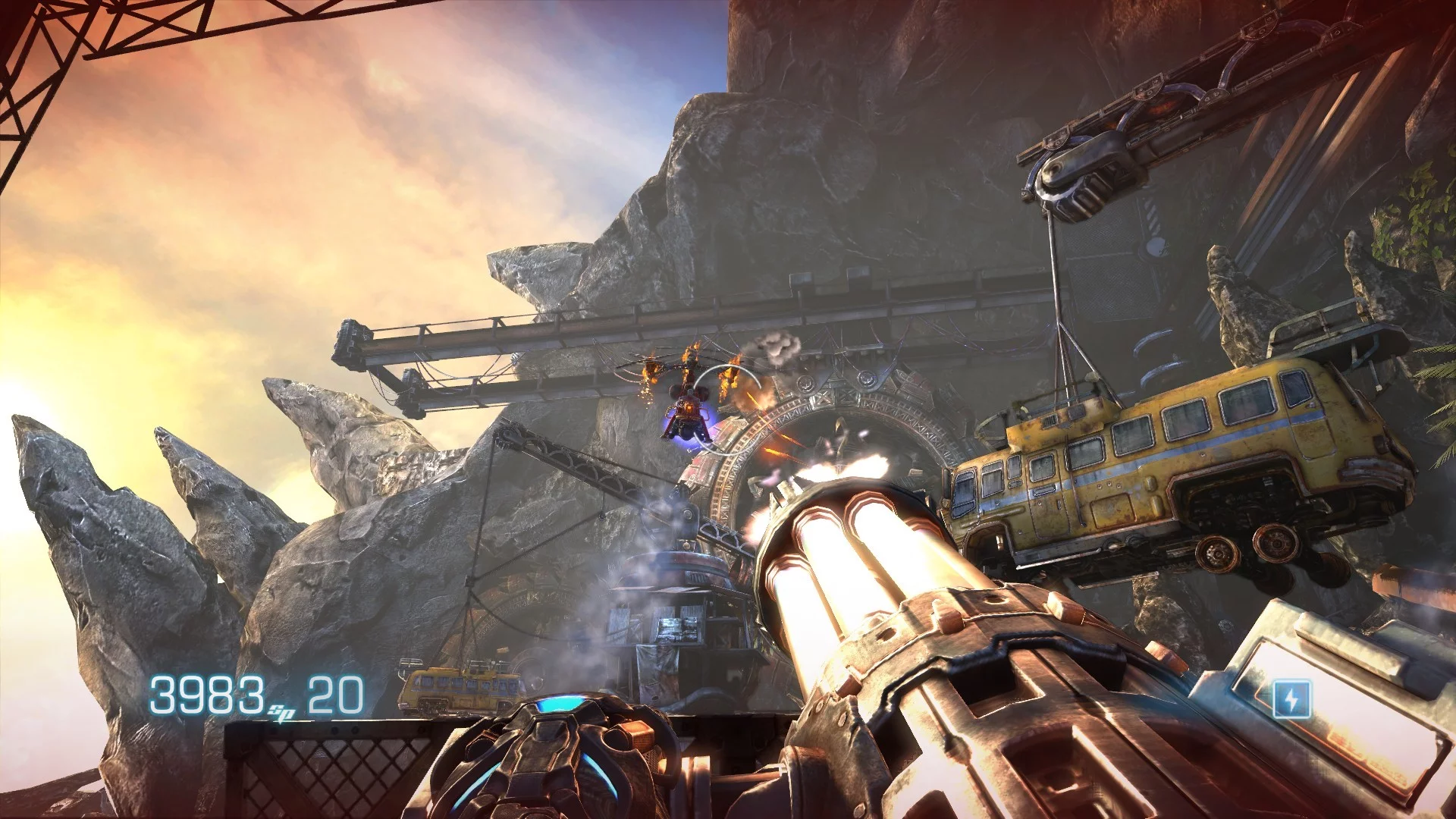Click the lightning bolt charge icon

(x=1291, y=698)
